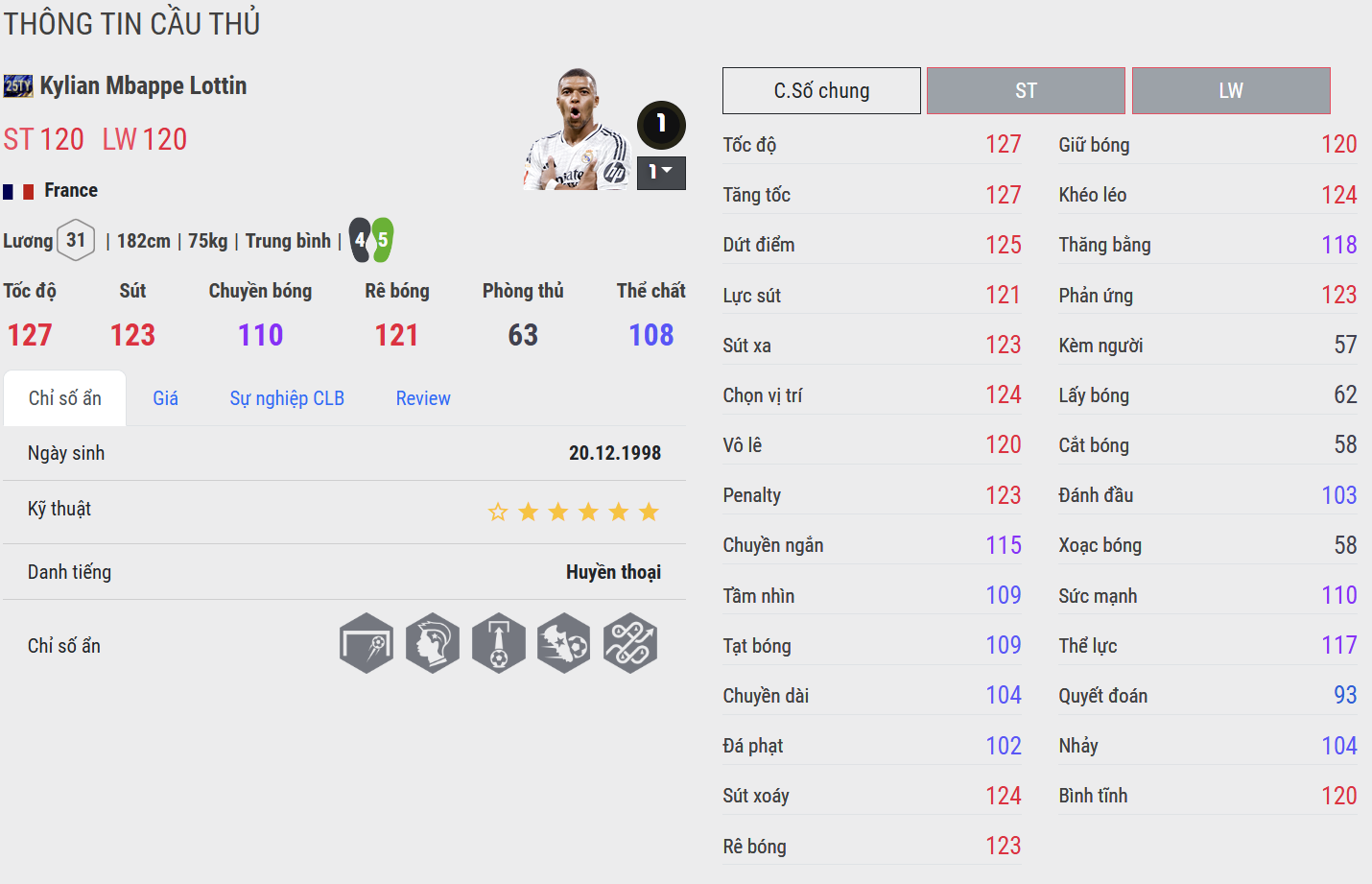The width and height of the screenshot is (1372, 884).
Task: Select the trait icon with ball and arrow
Action: click(x=499, y=643)
